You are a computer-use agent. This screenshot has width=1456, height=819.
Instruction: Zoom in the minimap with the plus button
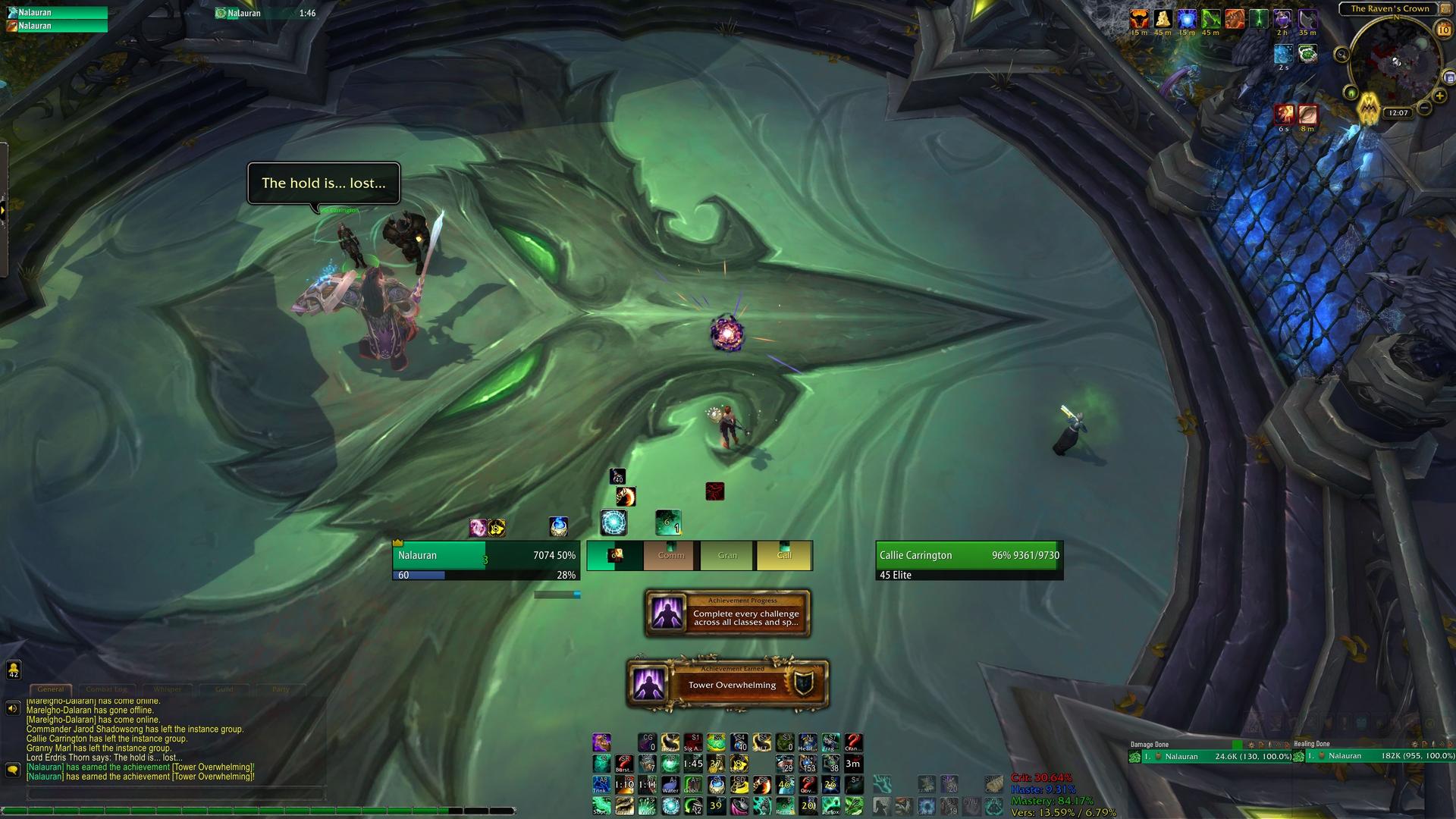click(x=1440, y=96)
